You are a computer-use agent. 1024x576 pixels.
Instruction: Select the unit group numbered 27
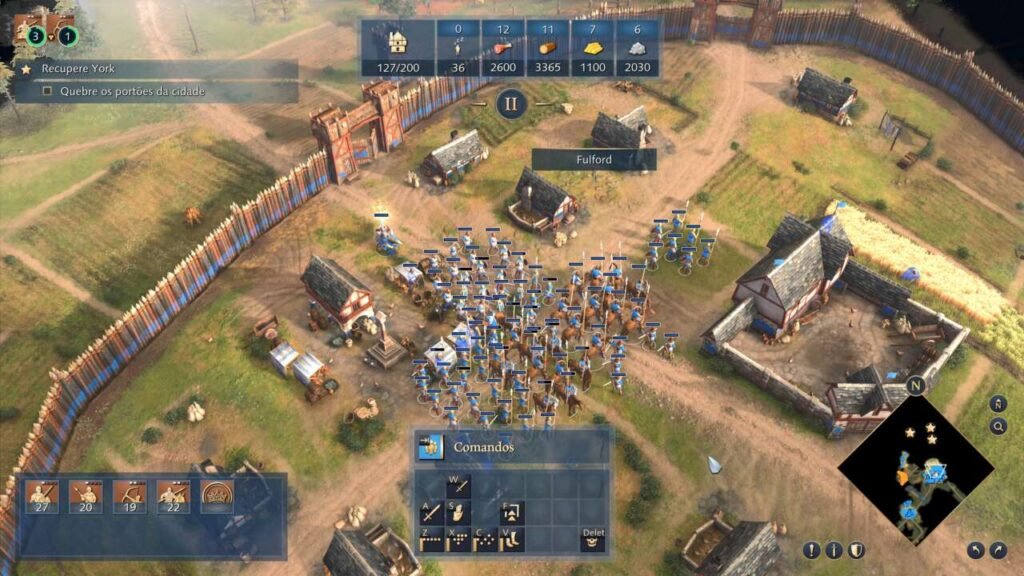click(x=42, y=496)
